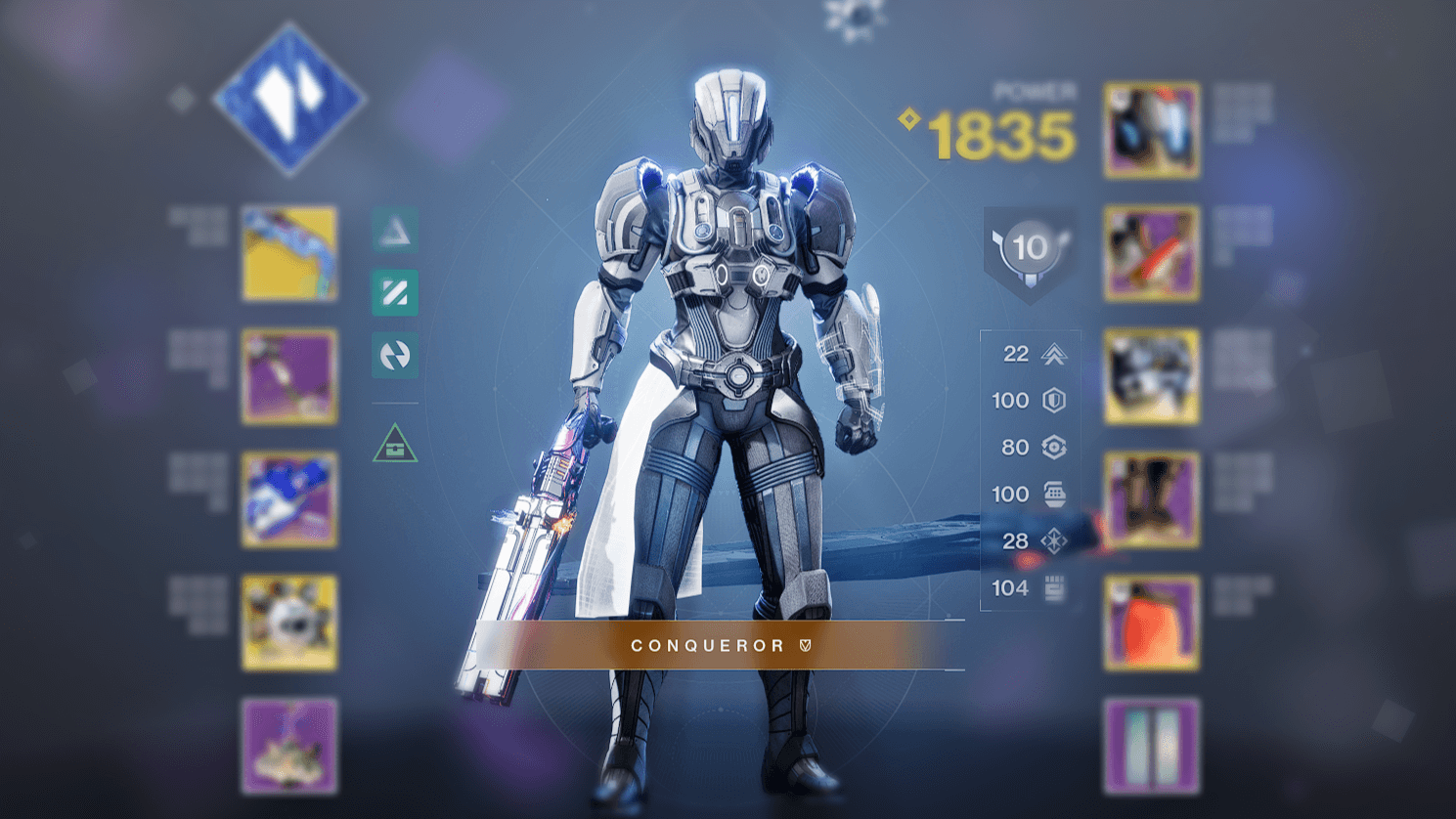The width and height of the screenshot is (1456, 819).
Task: Select the Resilience shield icon at 100
Action: [1054, 401]
